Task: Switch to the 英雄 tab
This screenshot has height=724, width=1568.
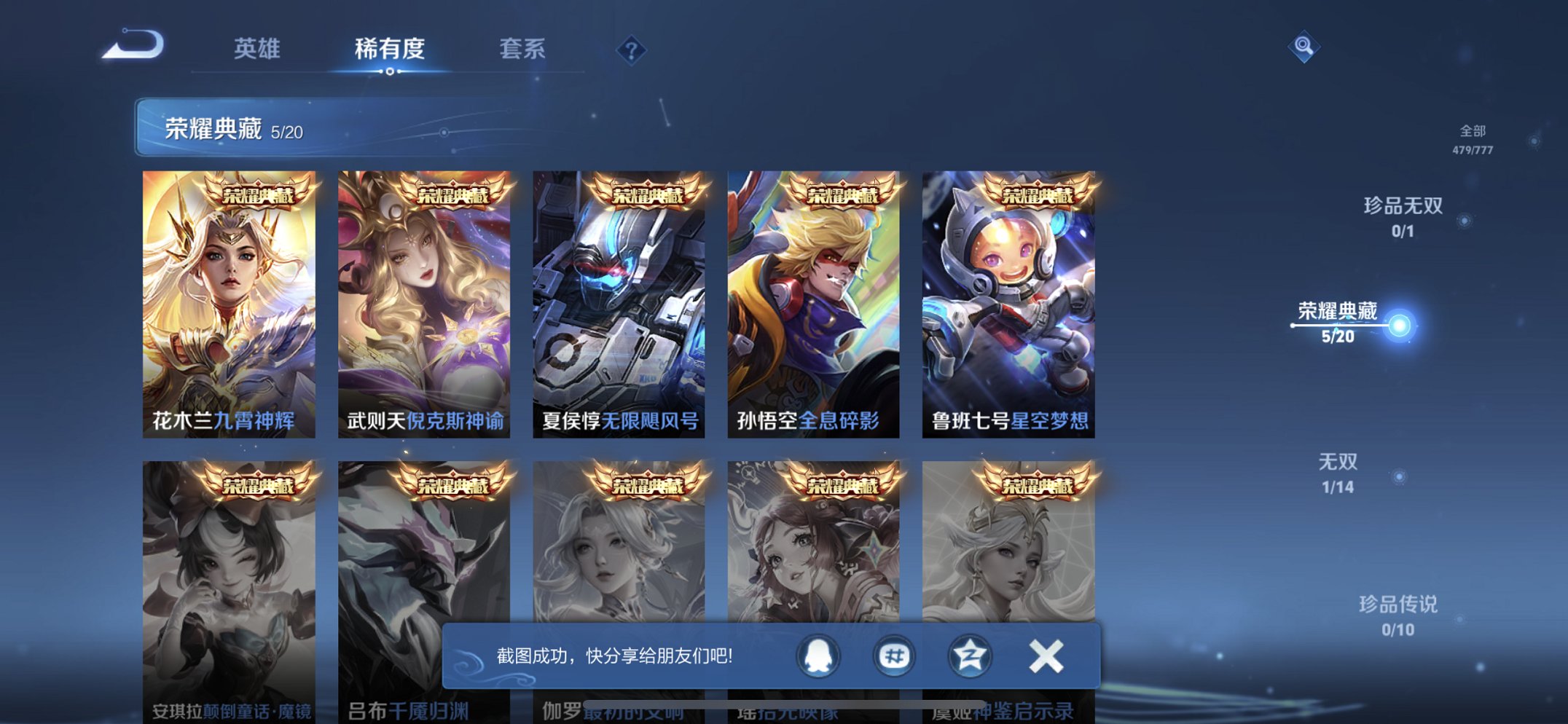Action: [x=259, y=49]
